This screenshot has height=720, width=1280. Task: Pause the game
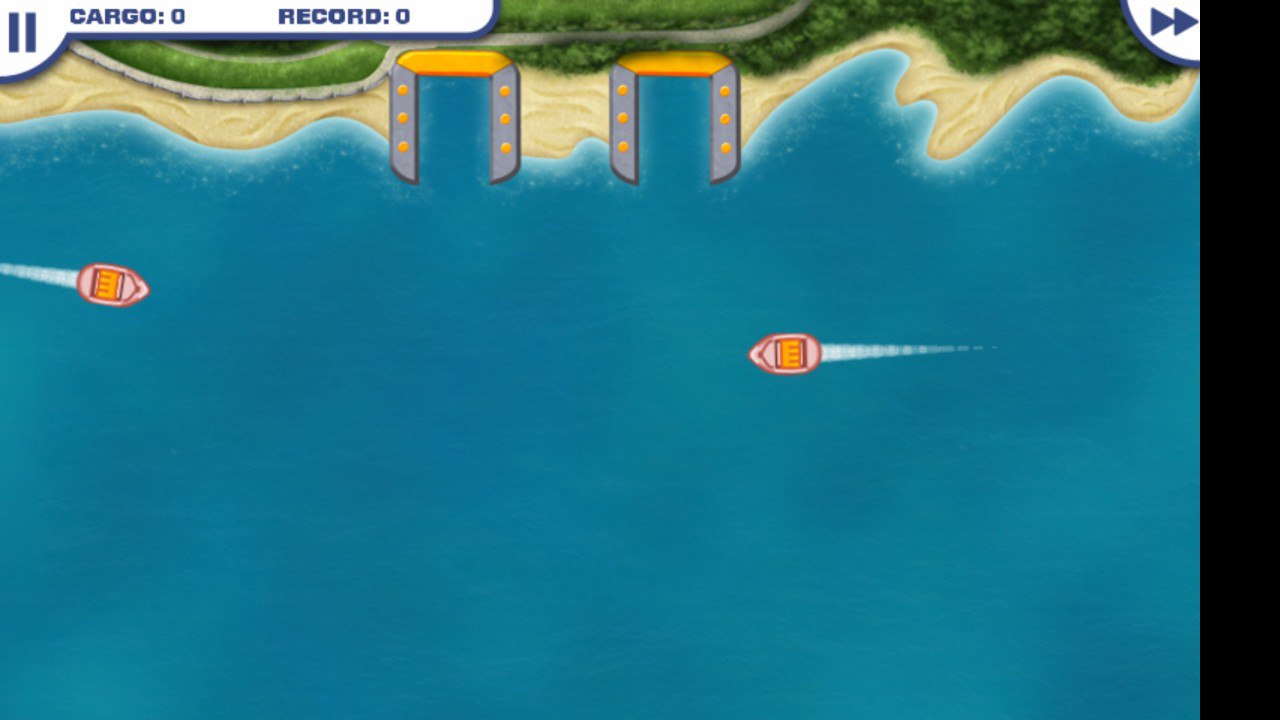[x=22, y=32]
